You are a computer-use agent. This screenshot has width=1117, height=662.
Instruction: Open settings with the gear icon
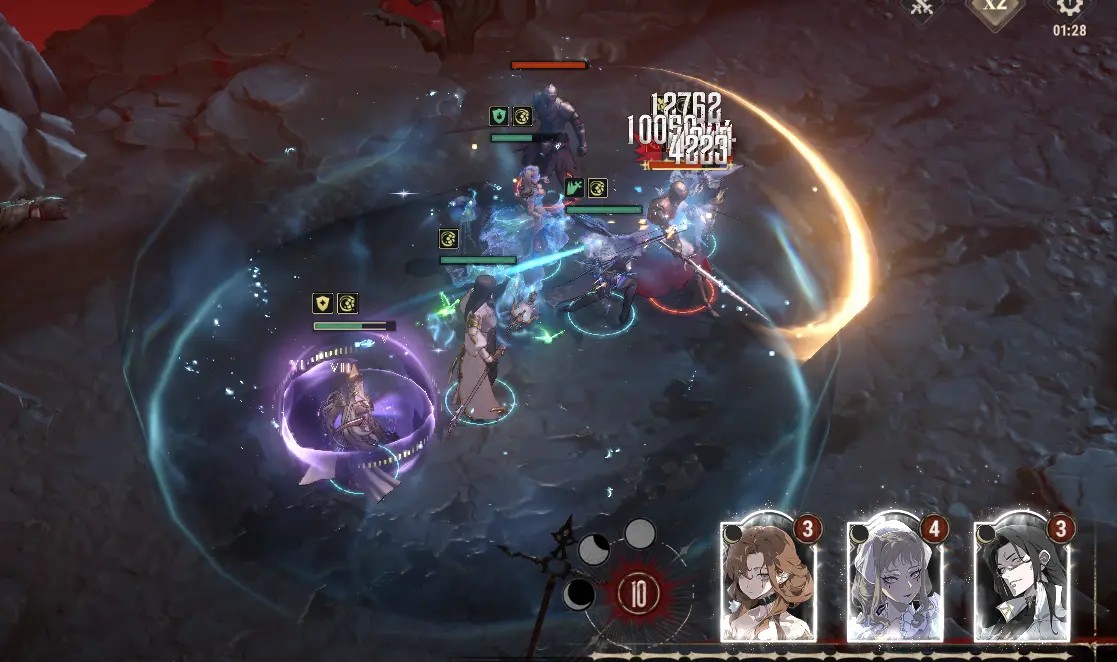pos(1069,8)
